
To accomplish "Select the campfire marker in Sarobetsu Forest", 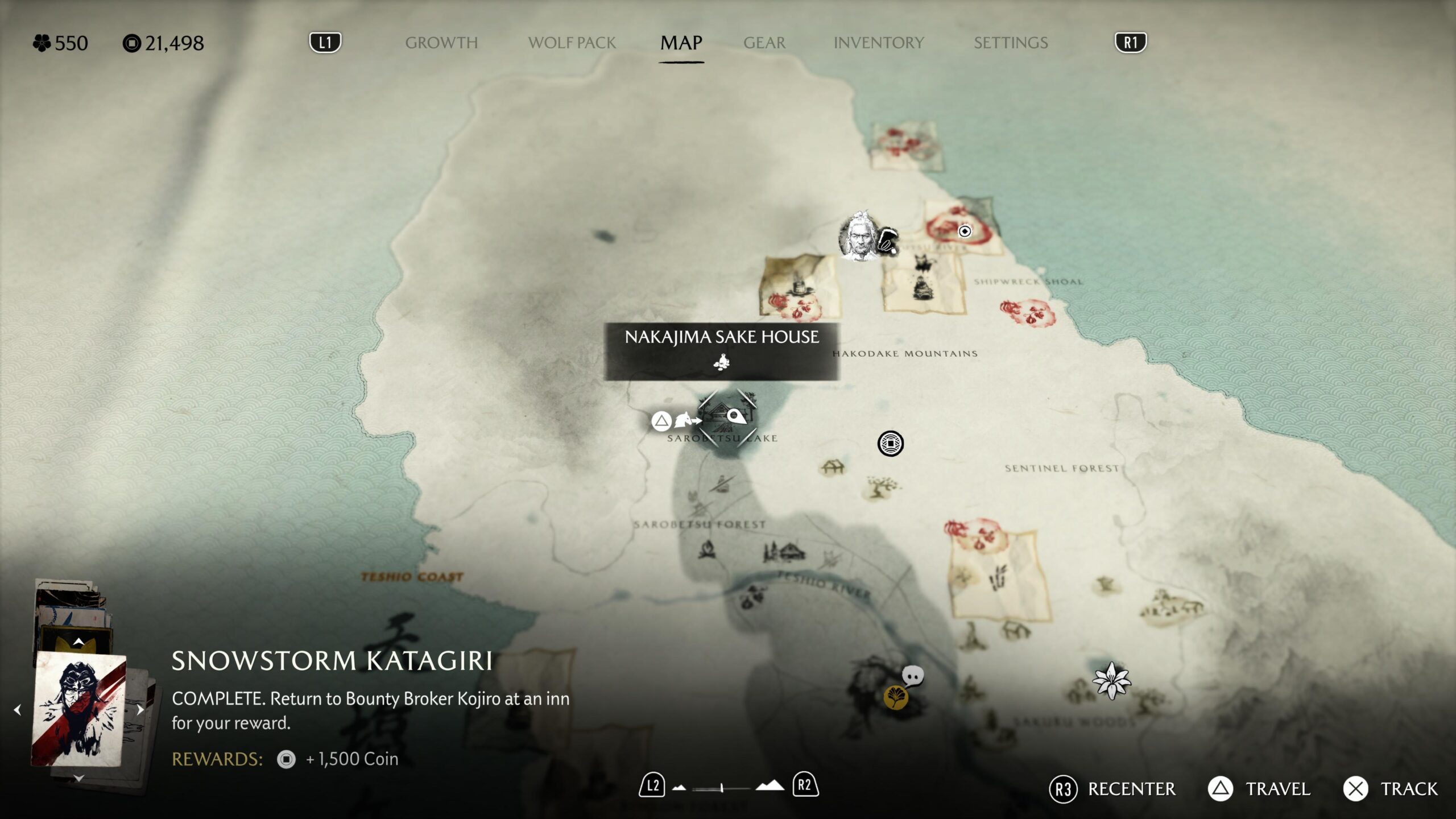I will pos(707,549).
